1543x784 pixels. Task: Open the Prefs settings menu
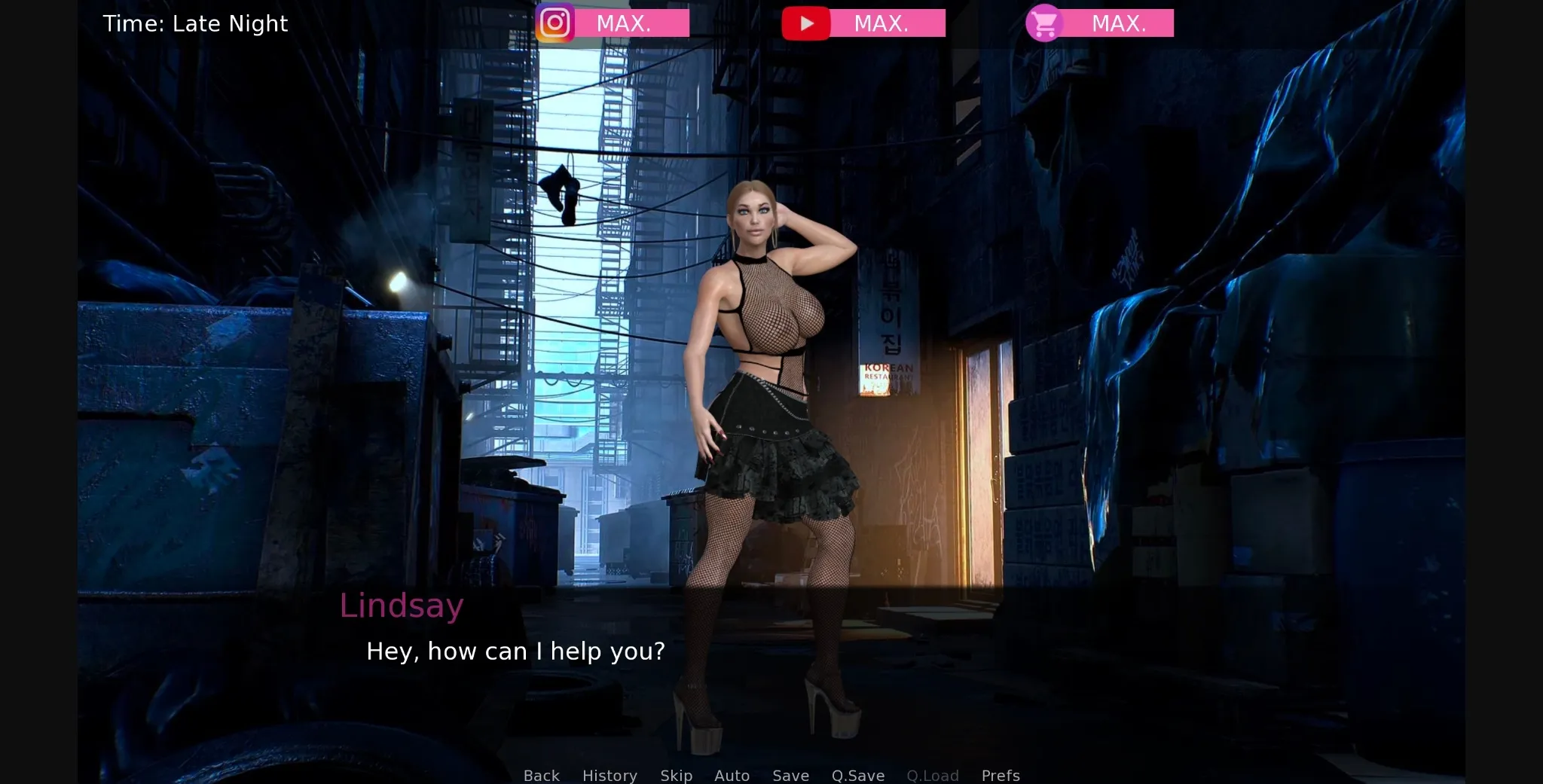[x=1000, y=775]
